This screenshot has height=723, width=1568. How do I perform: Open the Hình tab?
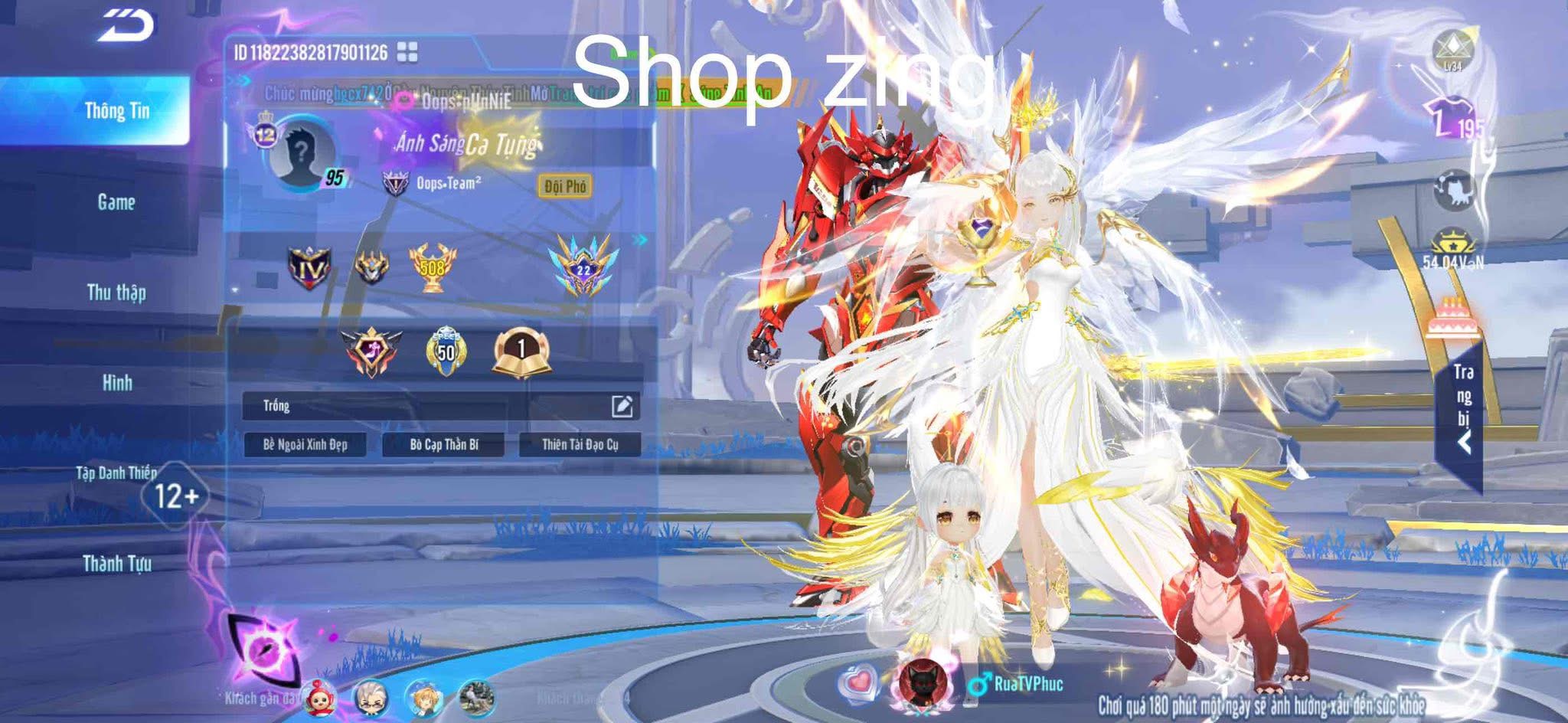116,383
